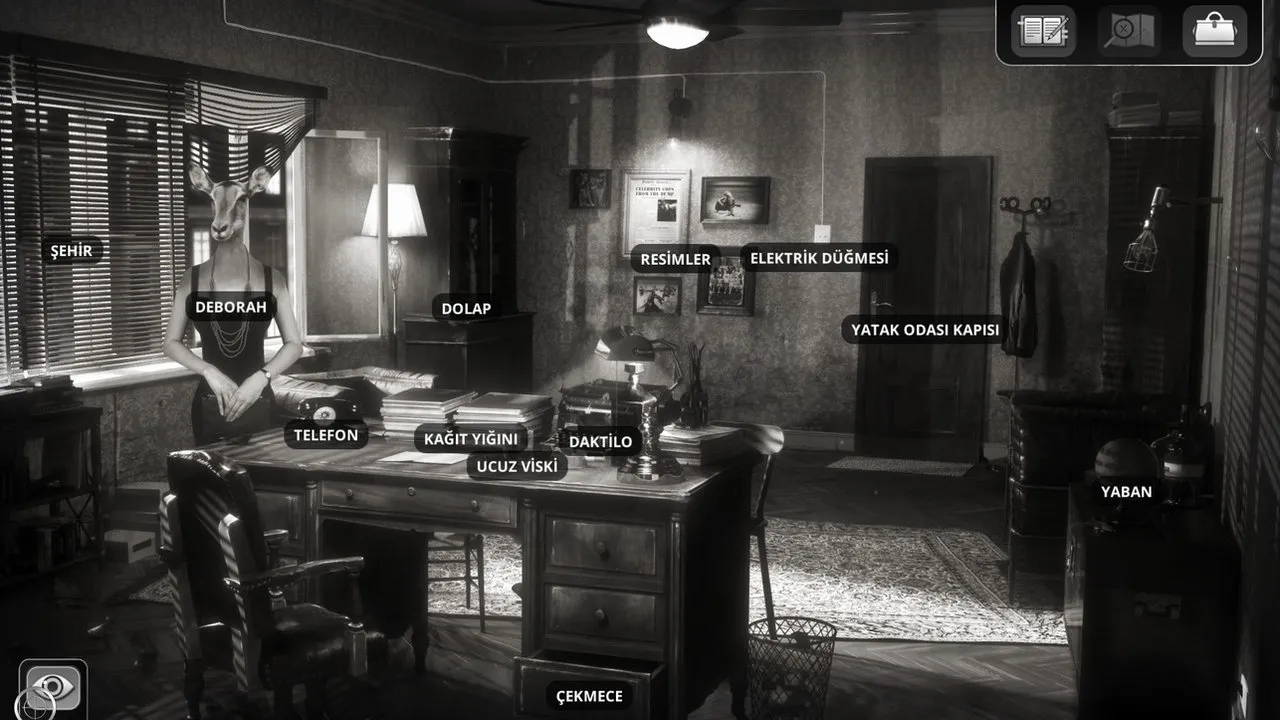Click the ŞEHİR hotspot label
The width and height of the screenshot is (1280, 720).
[x=72, y=251]
